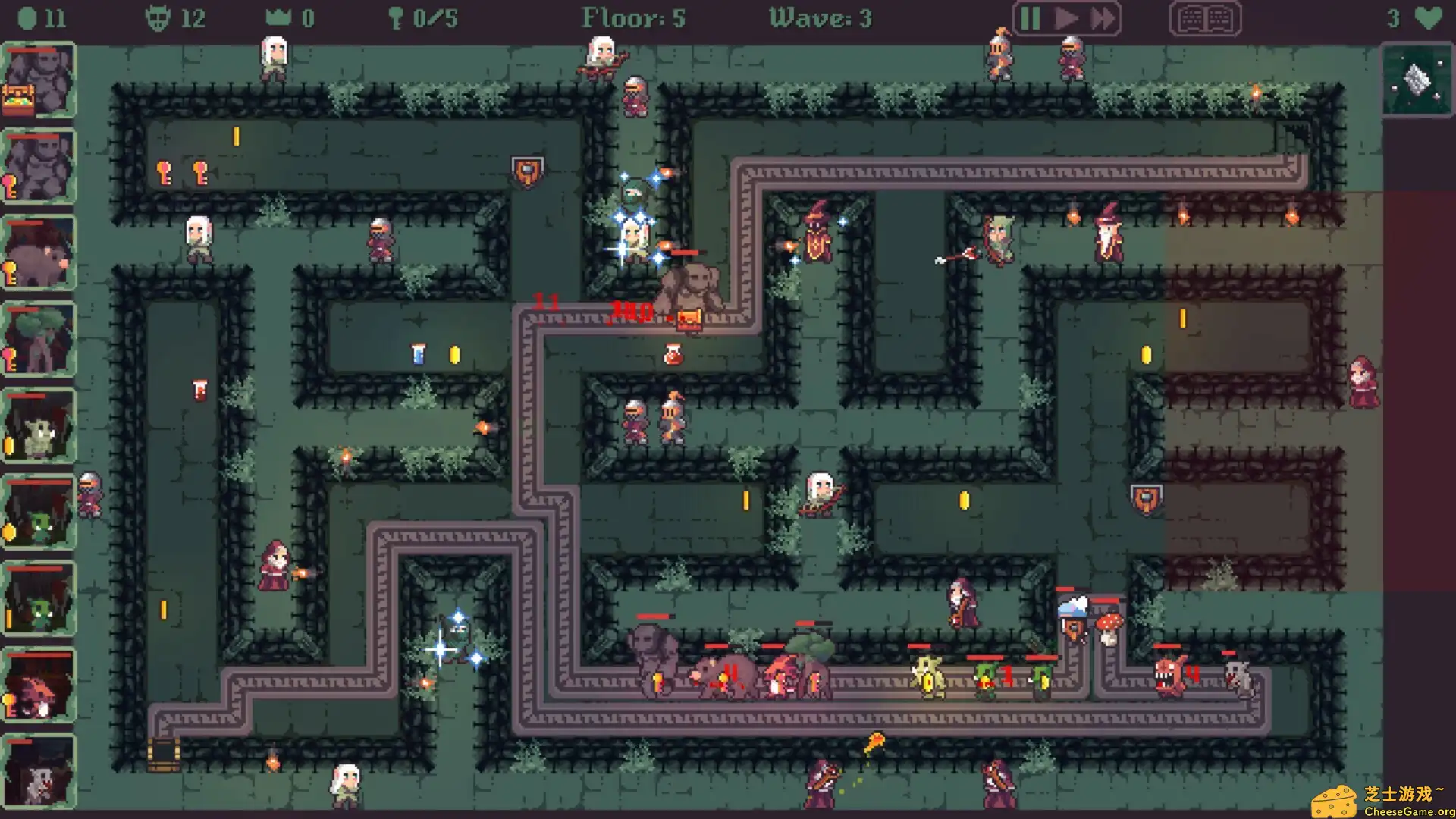Click the Wave: 3 counter label
Image resolution: width=1456 pixels, height=819 pixels.
coord(821,17)
